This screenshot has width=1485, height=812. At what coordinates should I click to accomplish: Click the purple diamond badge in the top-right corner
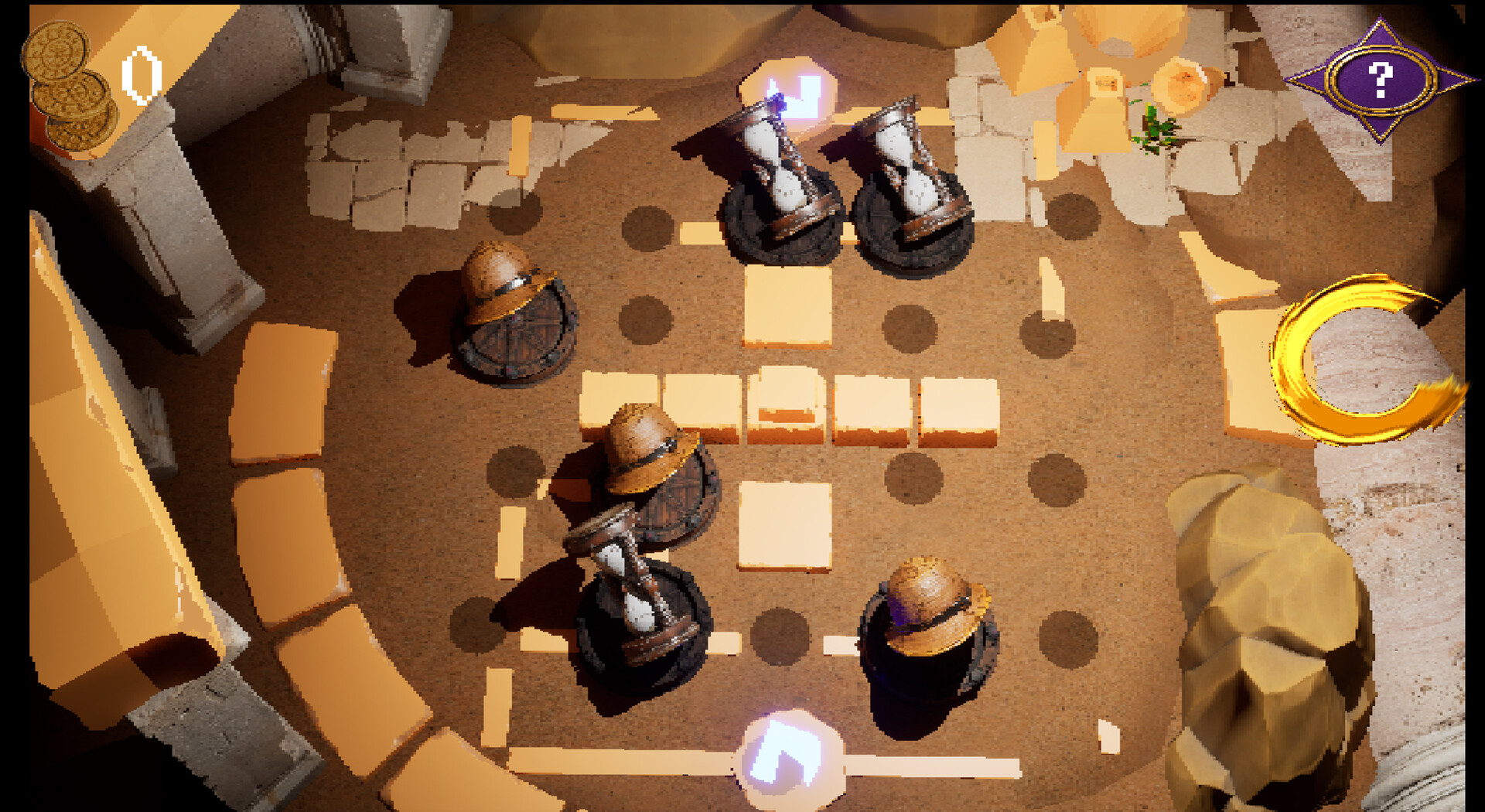[1381, 77]
